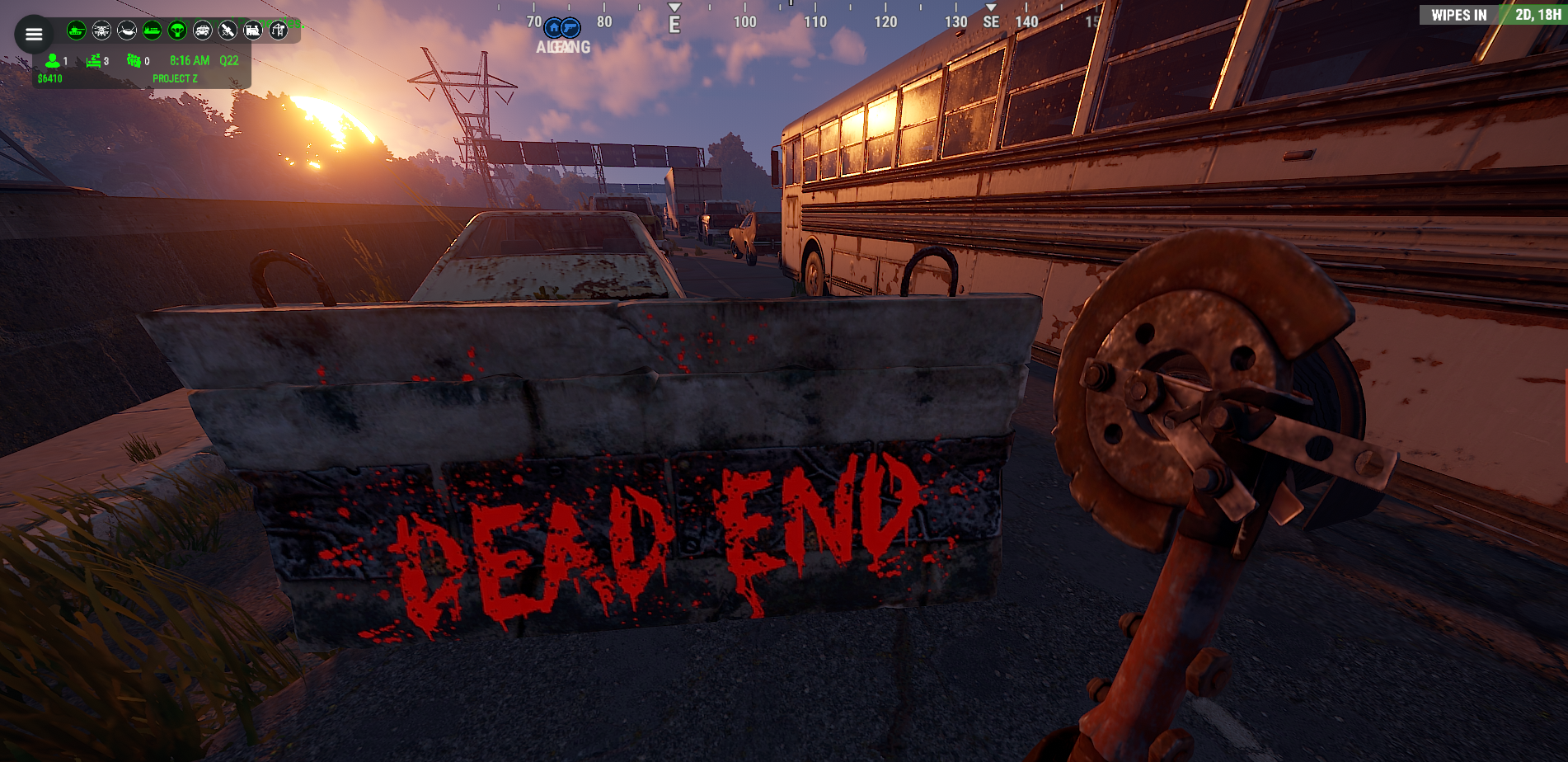Click the cargo plane event icon
This screenshot has height=762, width=1568.
[127, 31]
